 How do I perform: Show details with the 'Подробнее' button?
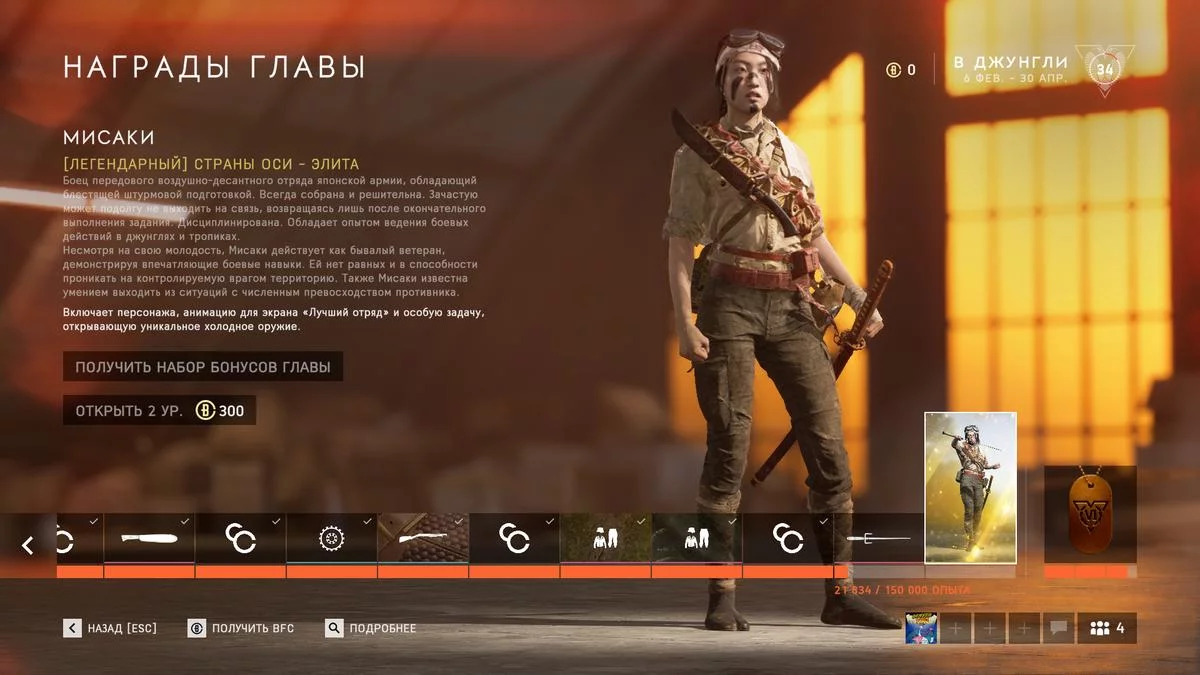pyautogui.click(x=371, y=628)
